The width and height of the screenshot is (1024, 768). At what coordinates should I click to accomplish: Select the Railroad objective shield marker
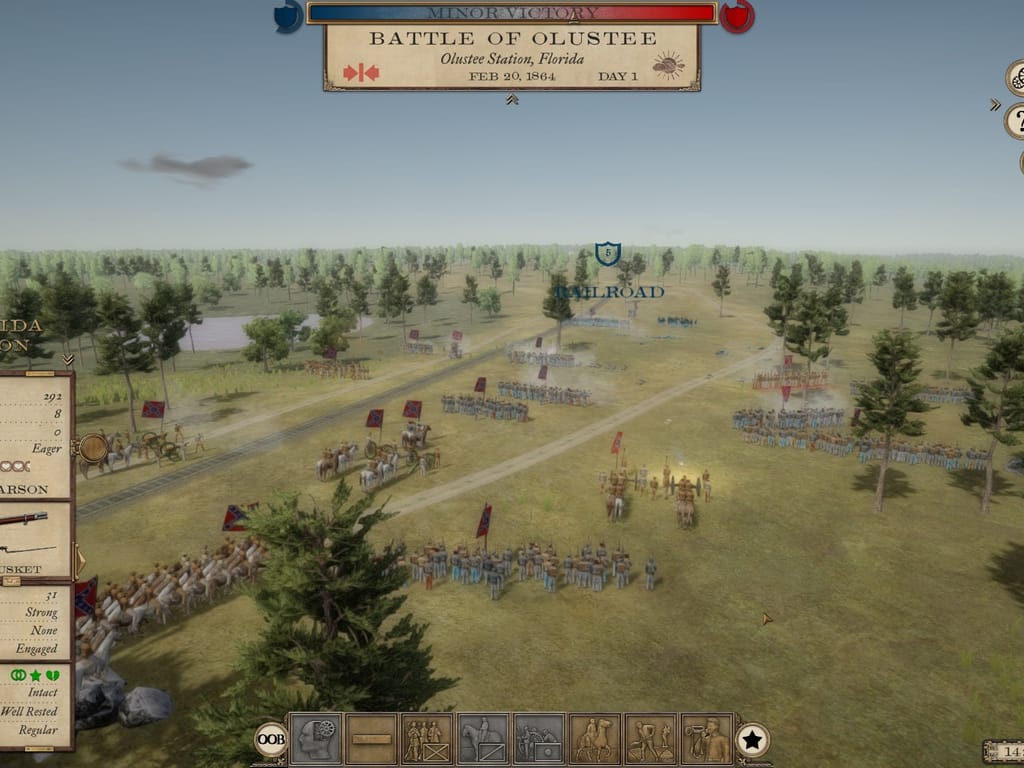607,254
